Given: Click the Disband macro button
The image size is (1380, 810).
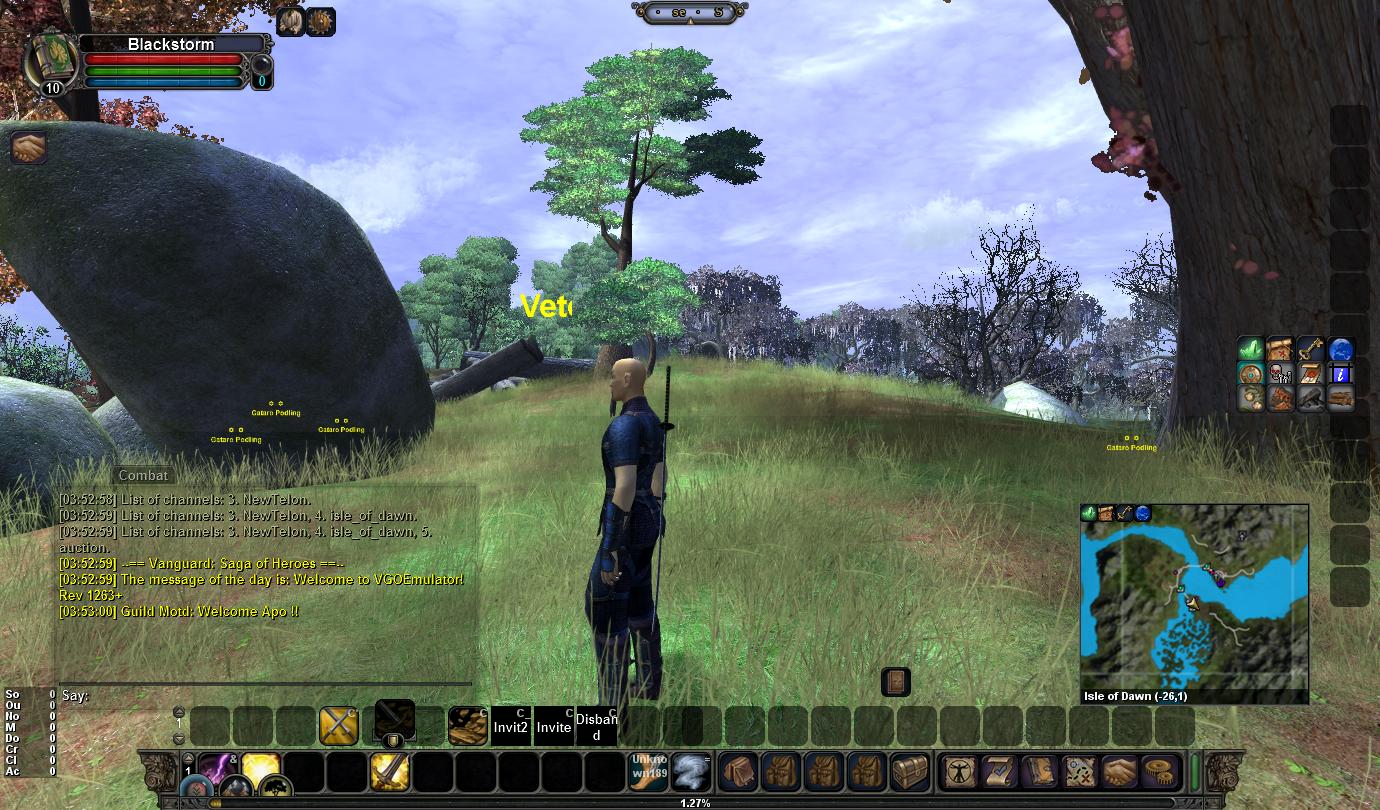Looking at the screenshot, I should tap(596, 727).
